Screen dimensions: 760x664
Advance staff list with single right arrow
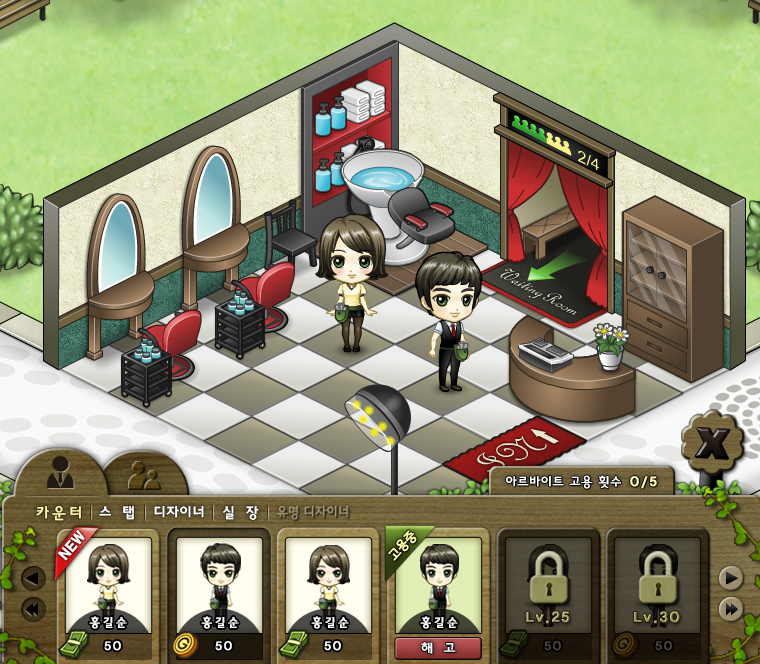pos(731,578)
